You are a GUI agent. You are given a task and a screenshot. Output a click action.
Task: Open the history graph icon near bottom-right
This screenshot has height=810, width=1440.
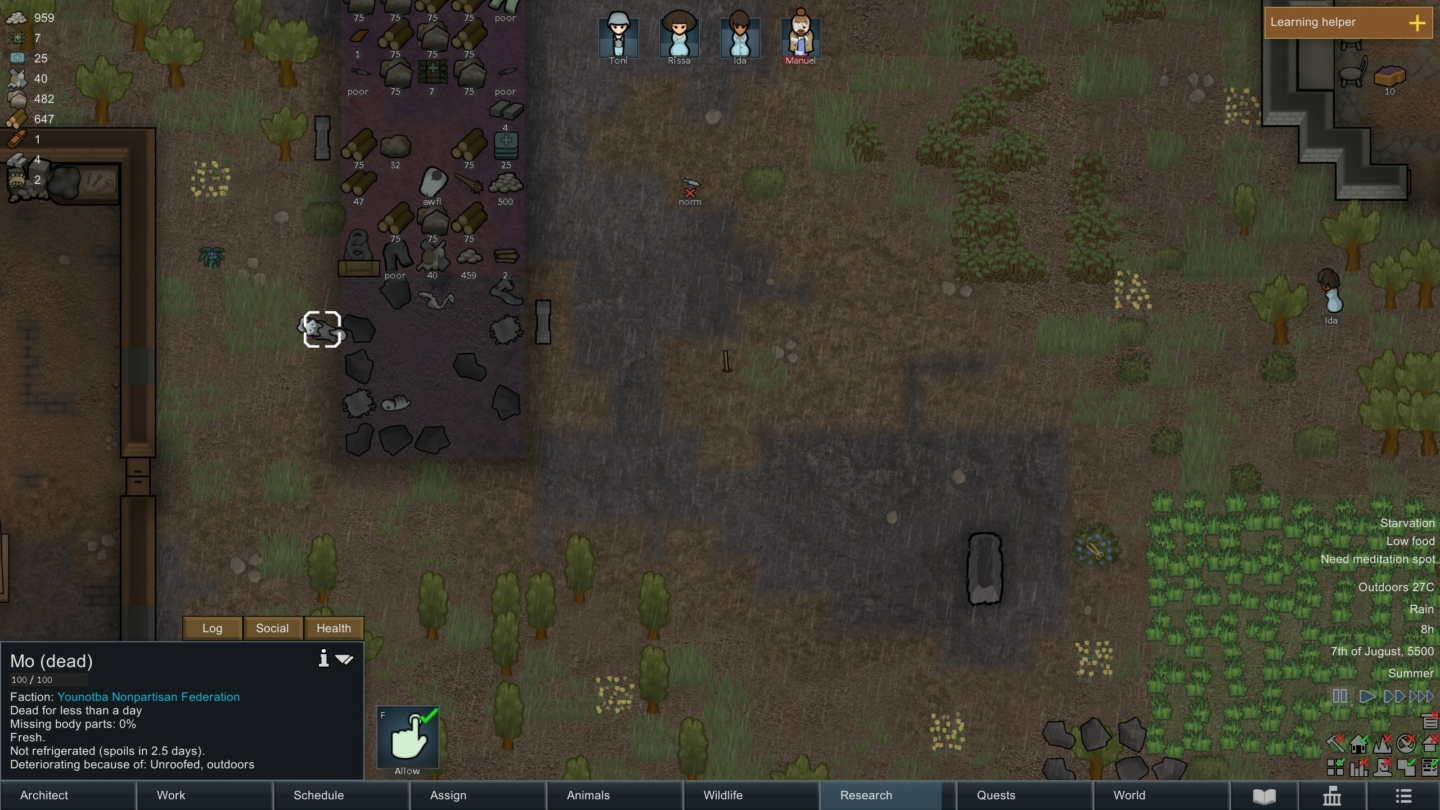click(1358, 767)
